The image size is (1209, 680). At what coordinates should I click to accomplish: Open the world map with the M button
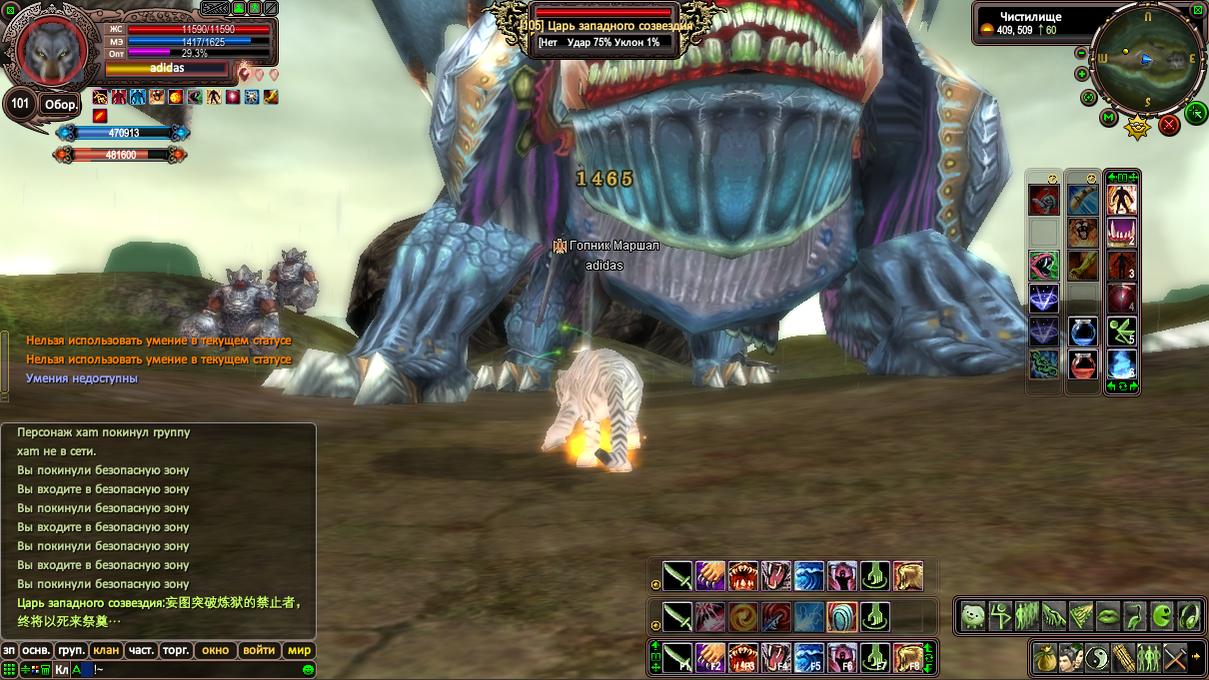pyautogui.click(x=1108, y=118)
